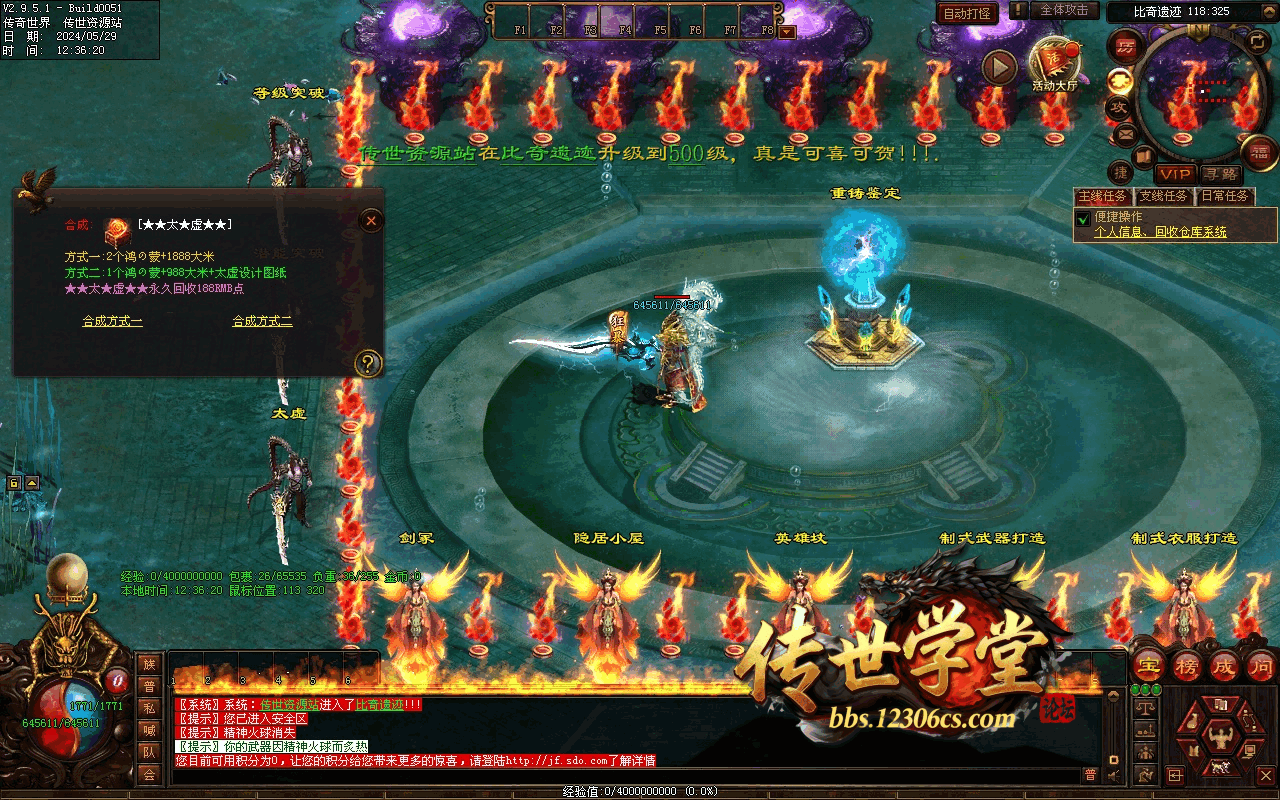1280x800 pixels.
Task: Switch to 支线任务 side quest tab
Action: point(1164,196)
